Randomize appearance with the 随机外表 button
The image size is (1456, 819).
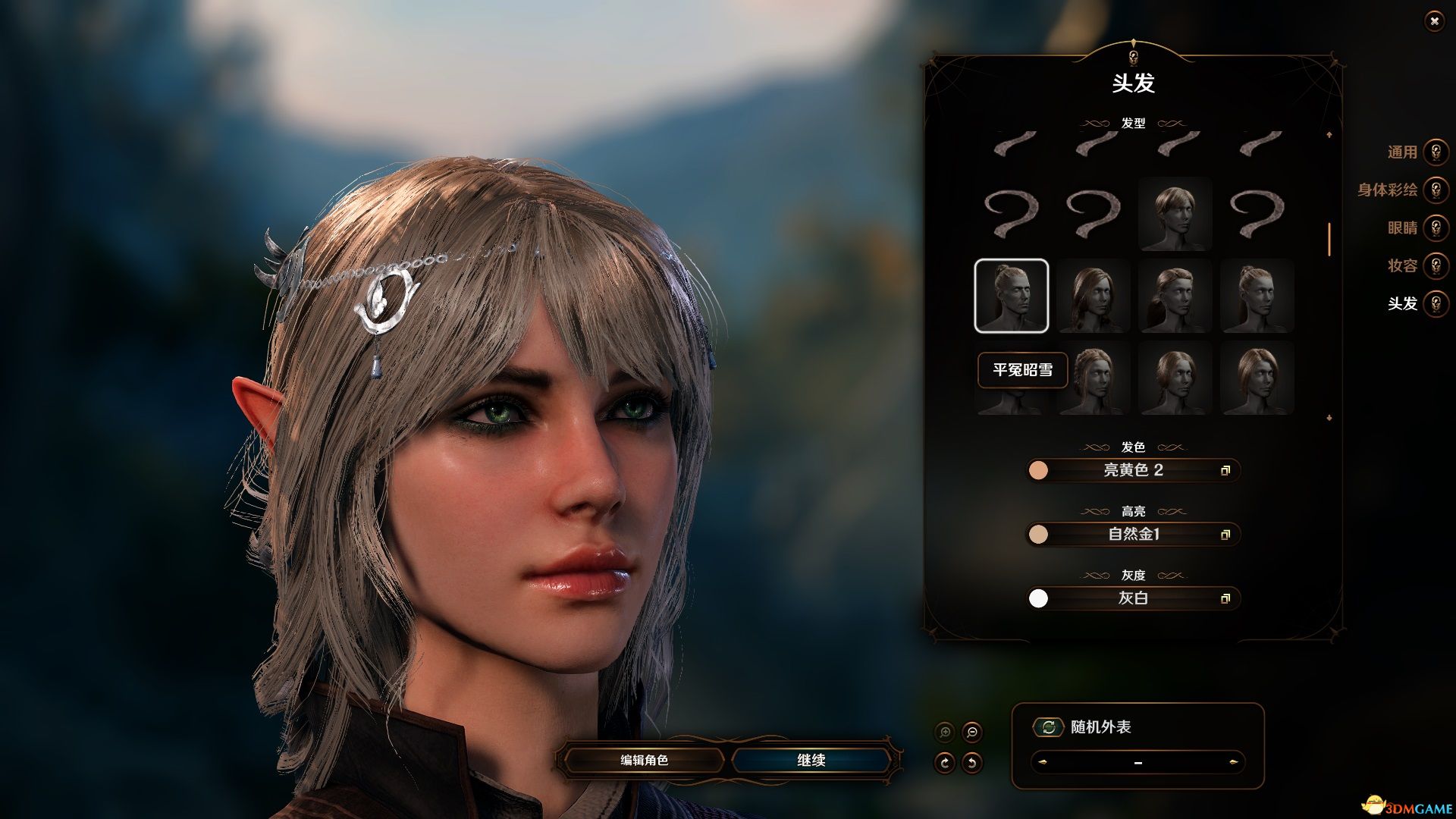click(1049, 727)
